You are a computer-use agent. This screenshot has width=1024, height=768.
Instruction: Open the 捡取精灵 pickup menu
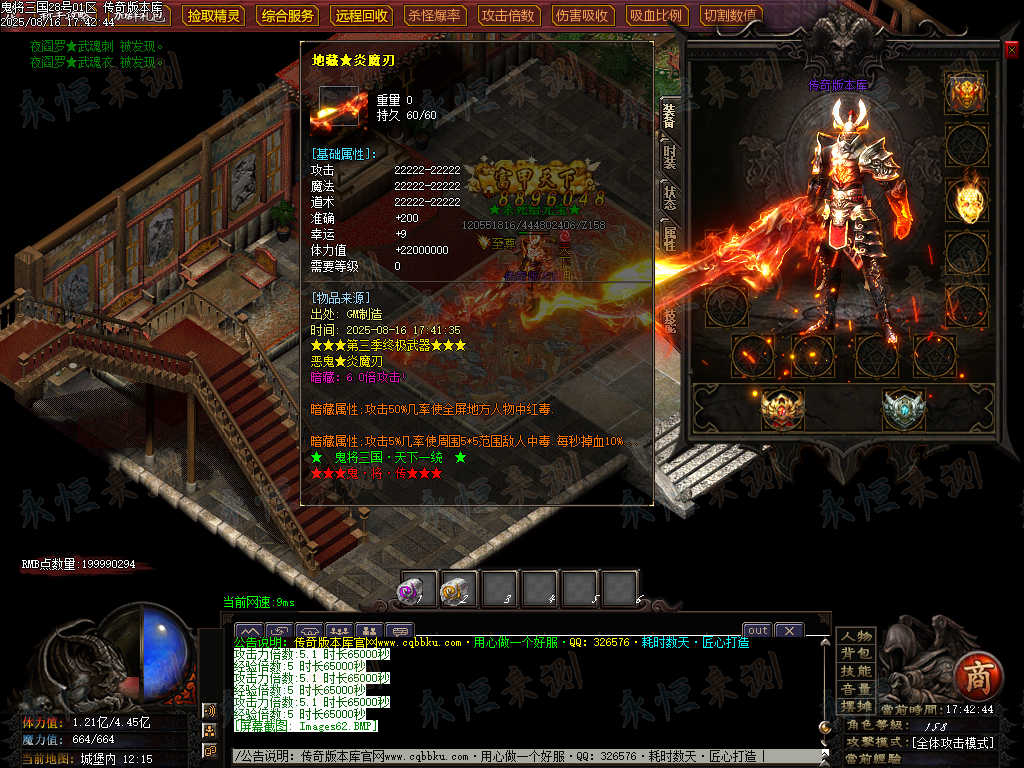214,16
